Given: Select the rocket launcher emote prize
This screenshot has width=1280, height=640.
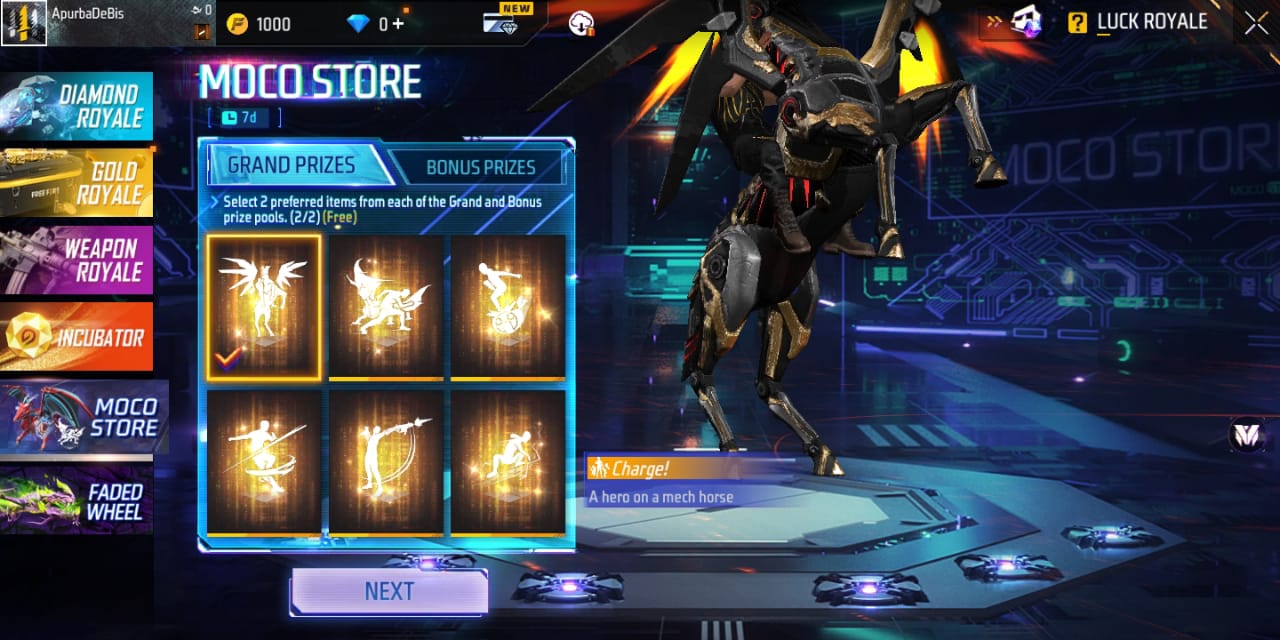Looking at the screenshot, I should coord(386,461).
